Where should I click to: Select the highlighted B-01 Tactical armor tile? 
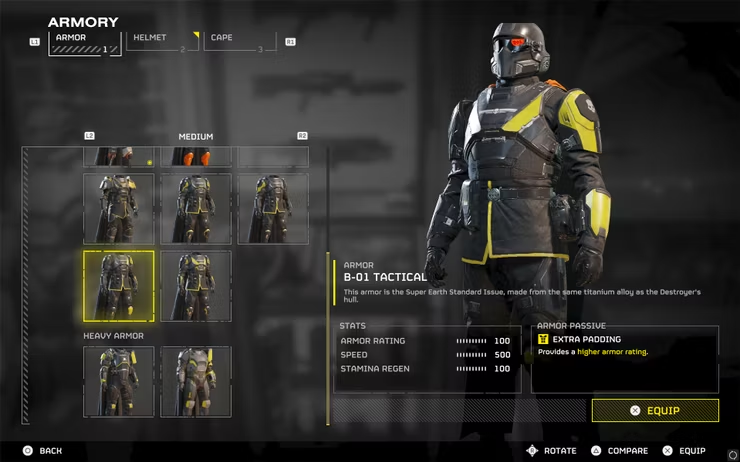click(119, 286)
